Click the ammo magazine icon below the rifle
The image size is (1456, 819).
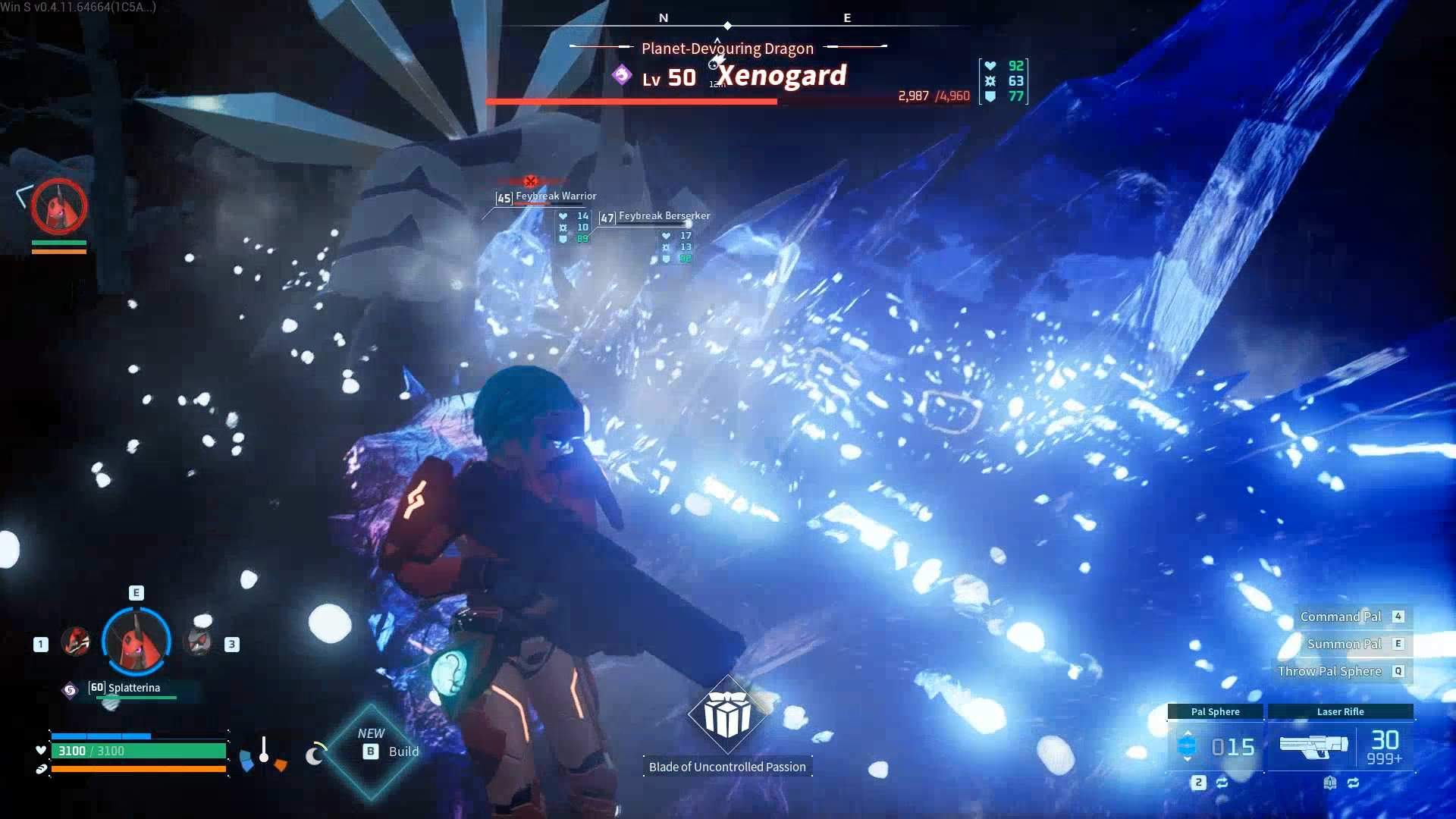point(1331,783)
